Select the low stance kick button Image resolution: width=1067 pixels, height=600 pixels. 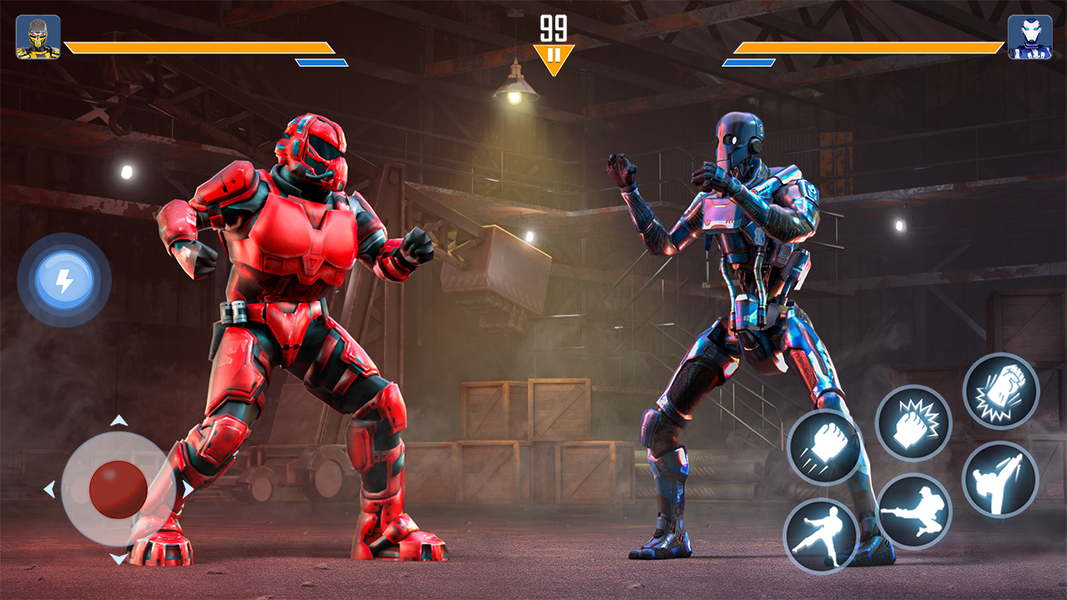[x=820, y=536]
